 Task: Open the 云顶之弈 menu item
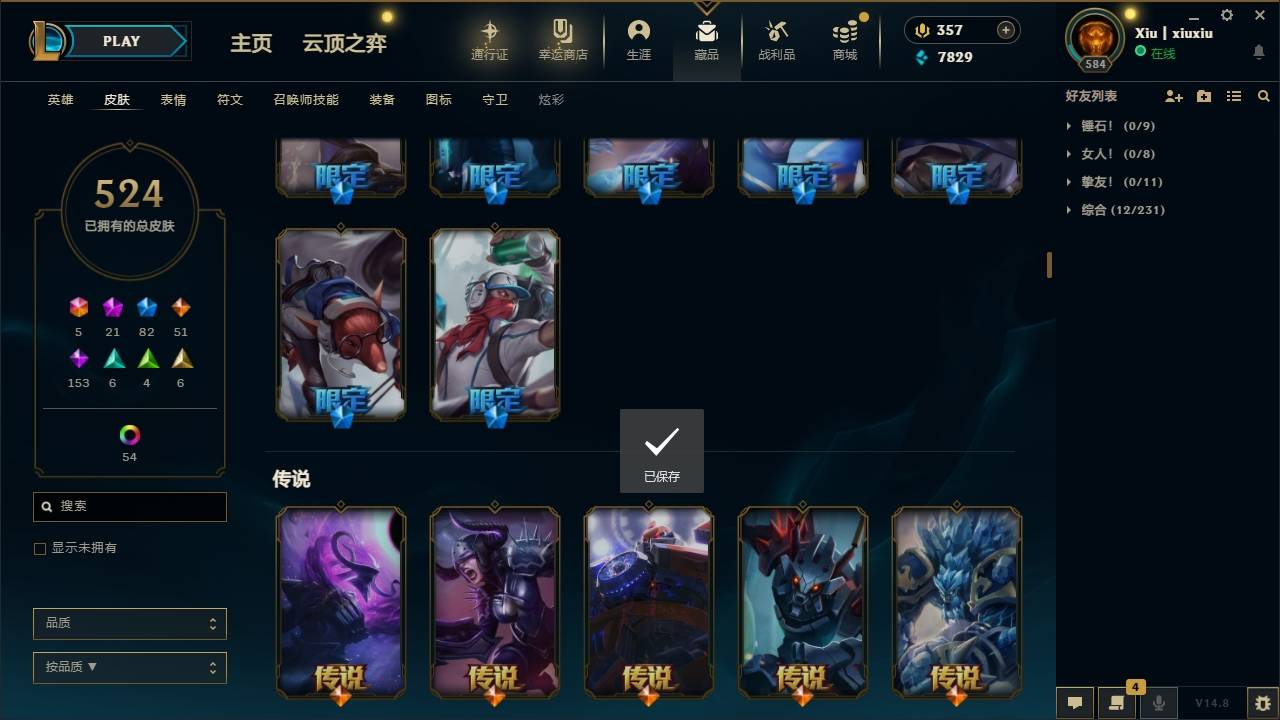(344, 43)
